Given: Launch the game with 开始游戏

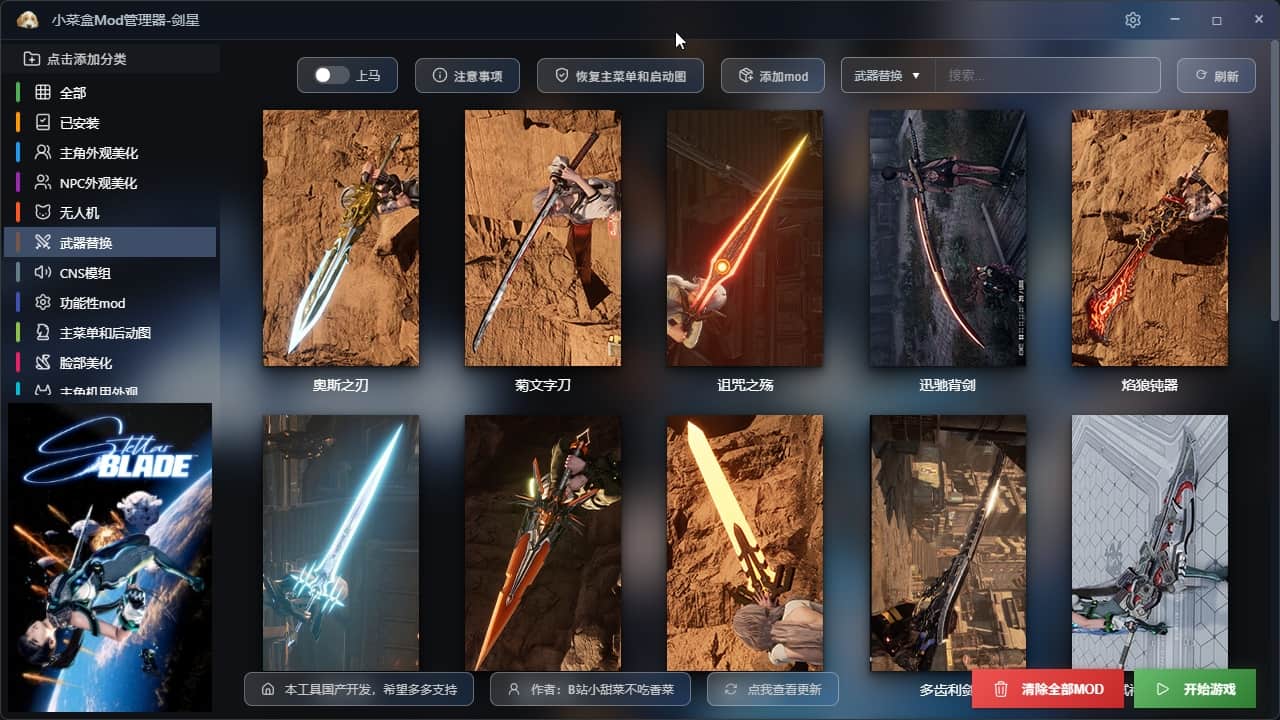Looking at the screenshot, I should [x=1194, y=689].
